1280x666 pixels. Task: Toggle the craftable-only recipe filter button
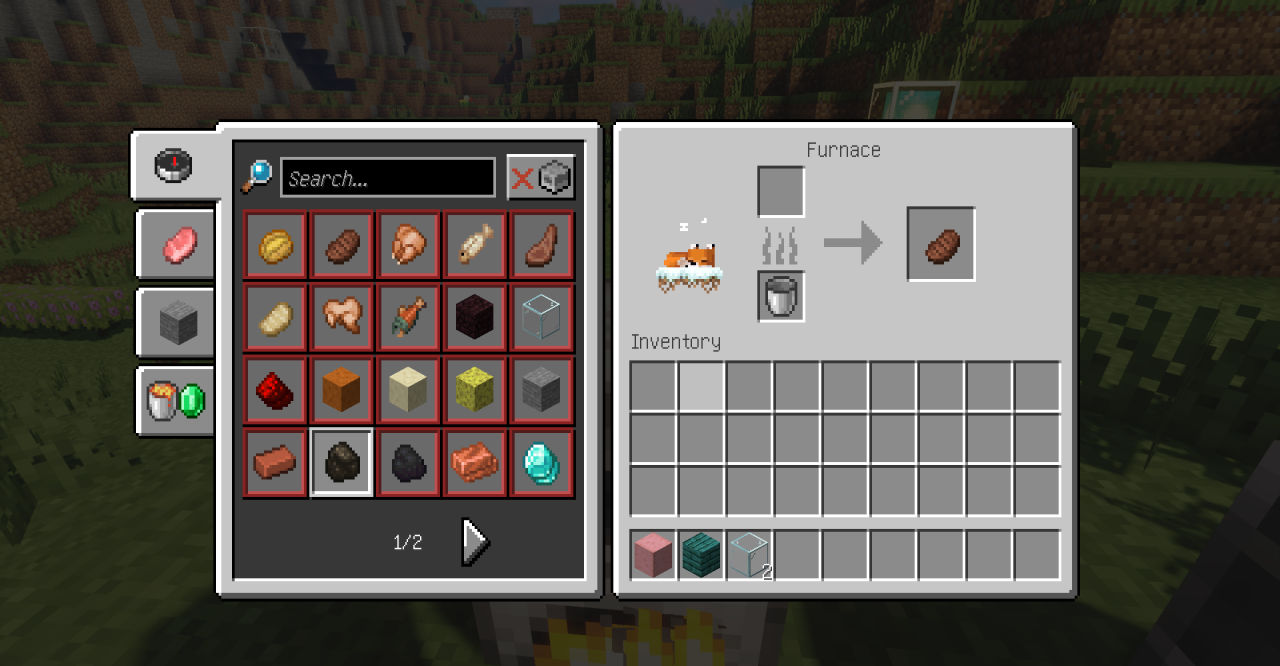(x=541, y=178)
